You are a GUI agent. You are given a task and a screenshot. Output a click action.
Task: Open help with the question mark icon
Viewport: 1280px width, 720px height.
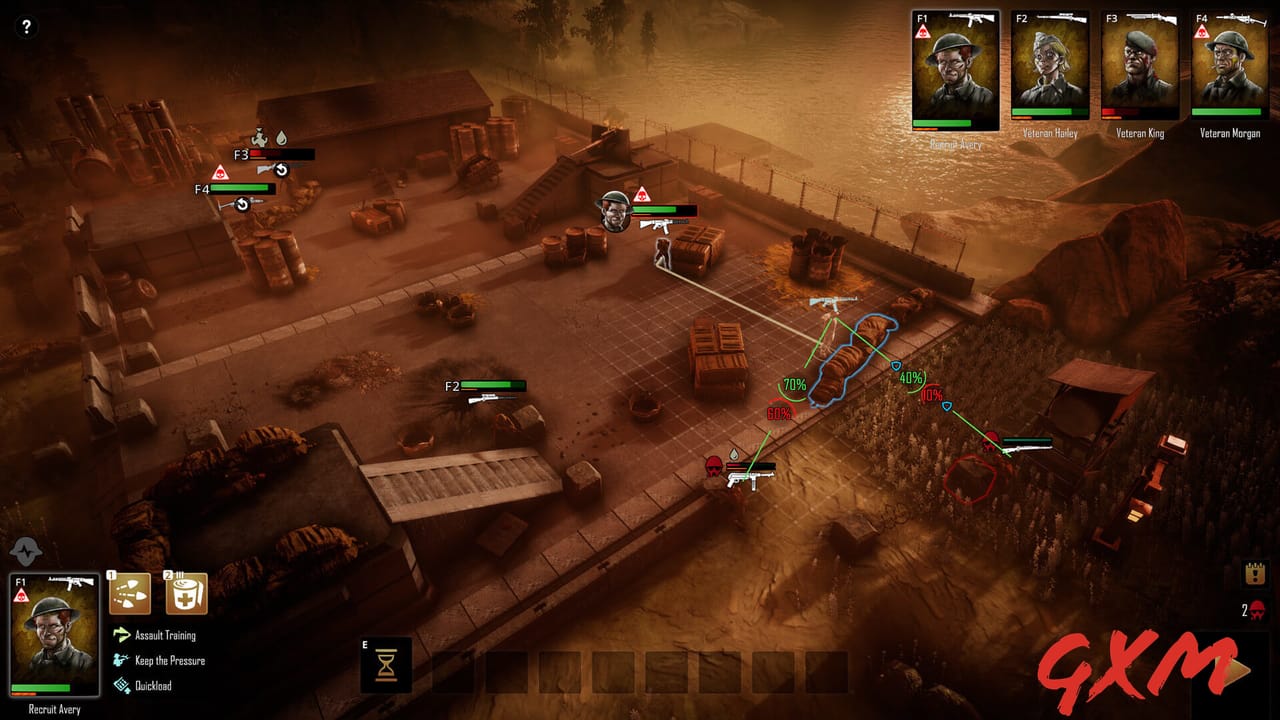(26, 25)
